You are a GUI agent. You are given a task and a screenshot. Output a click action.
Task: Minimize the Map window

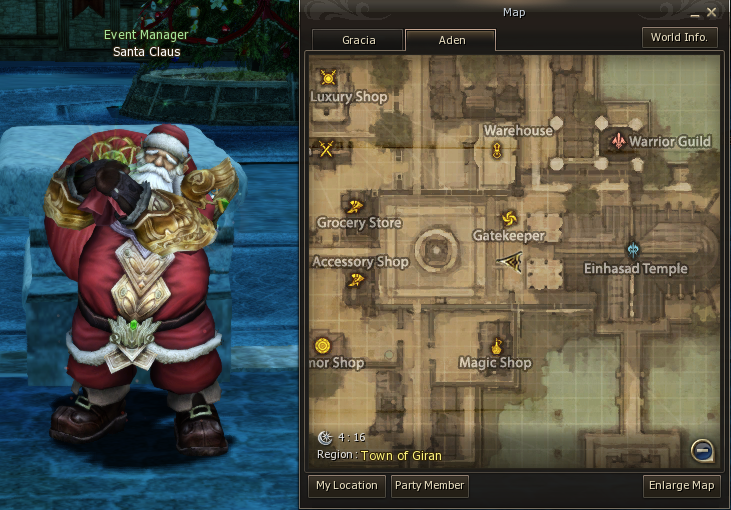coord(697,12)
